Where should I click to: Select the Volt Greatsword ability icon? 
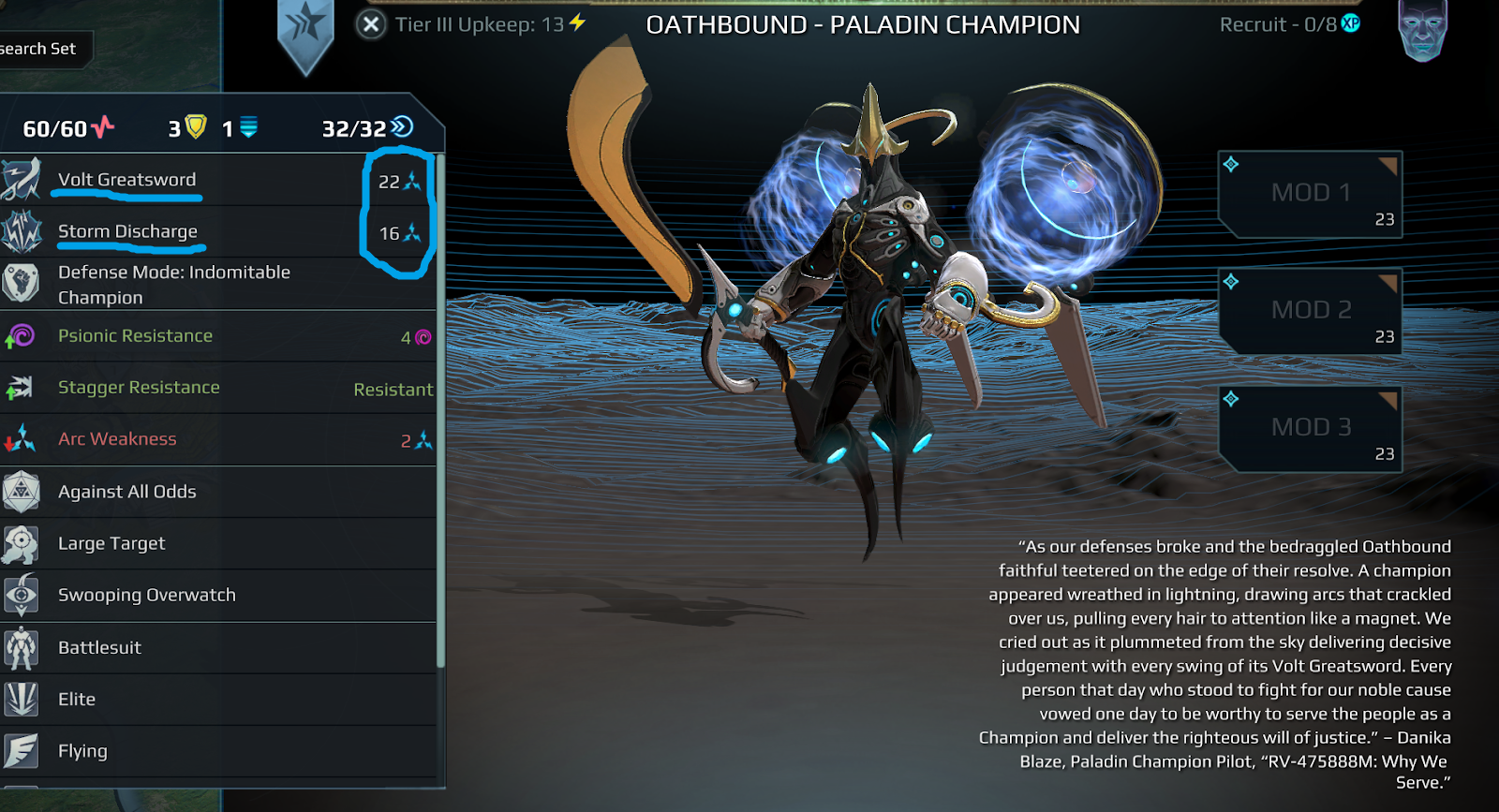point(21,179)
